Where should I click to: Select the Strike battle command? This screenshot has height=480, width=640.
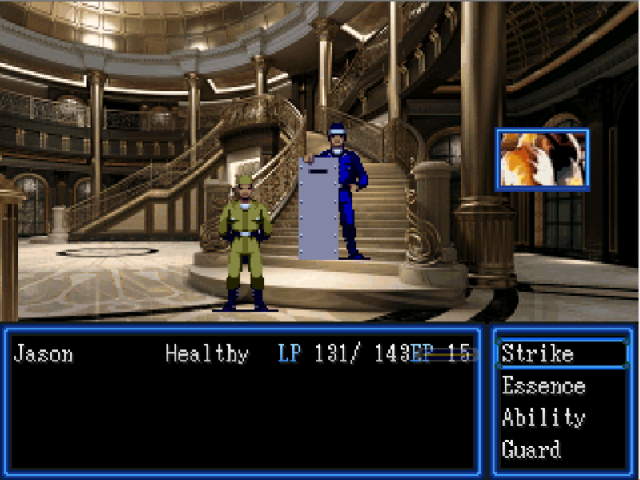click(x=538, y=354)
